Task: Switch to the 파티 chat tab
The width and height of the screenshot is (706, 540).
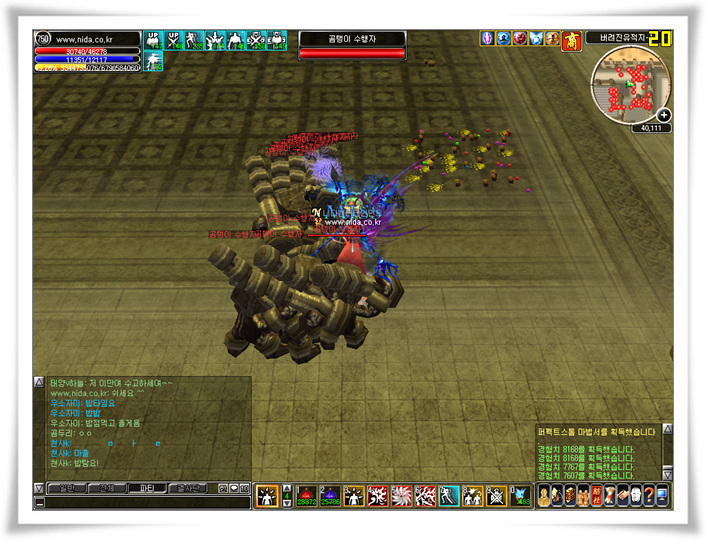Action: (x=145, y=488)
